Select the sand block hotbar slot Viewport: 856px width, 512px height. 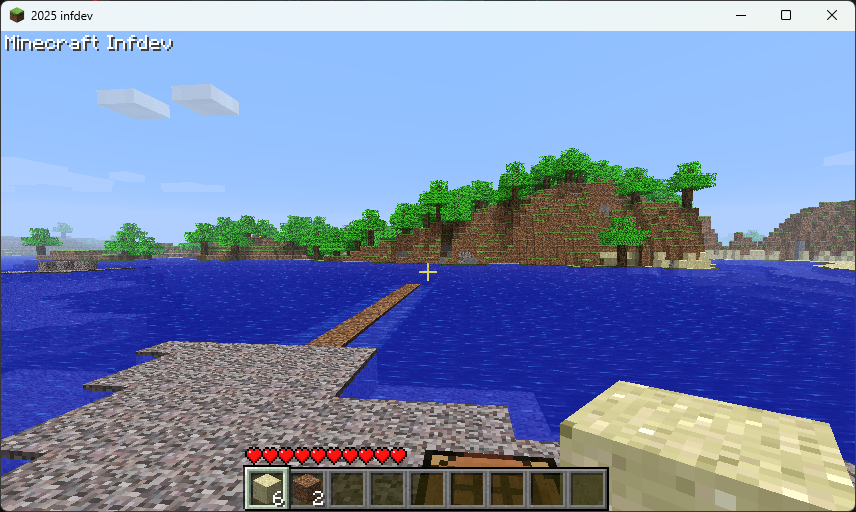click(x=266, y=489)
